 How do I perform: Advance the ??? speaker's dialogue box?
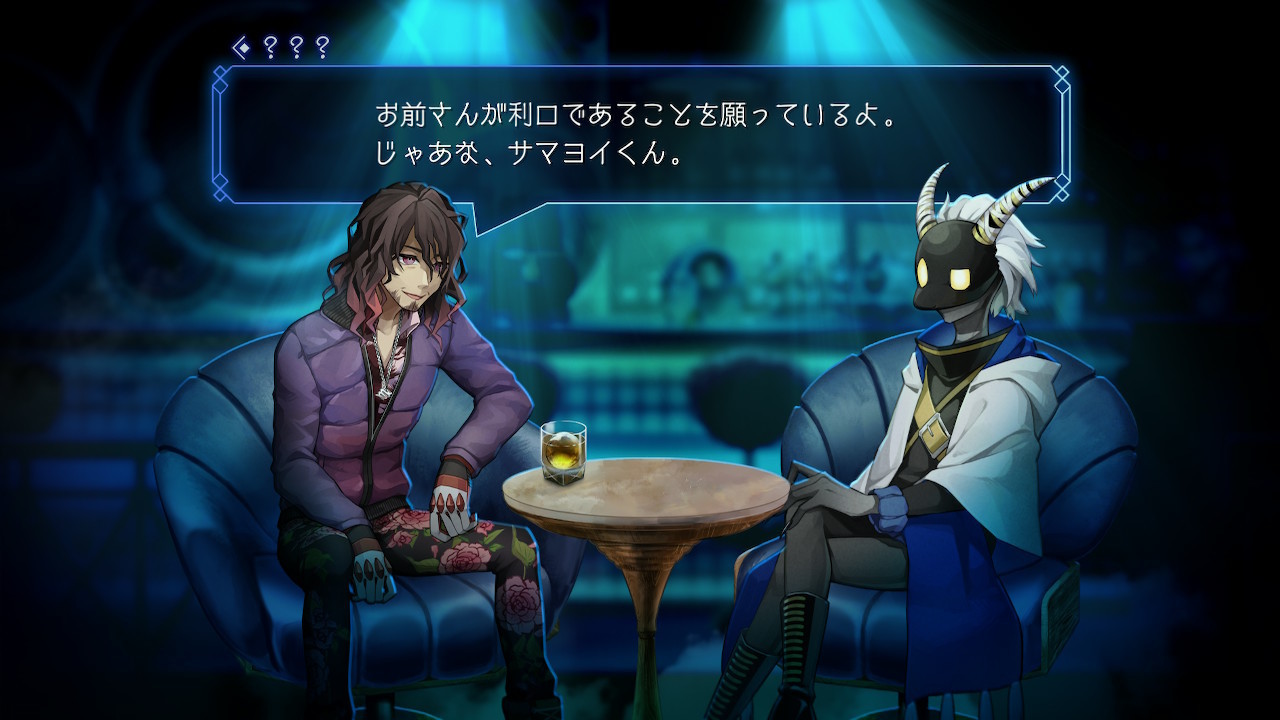[640, 135]
